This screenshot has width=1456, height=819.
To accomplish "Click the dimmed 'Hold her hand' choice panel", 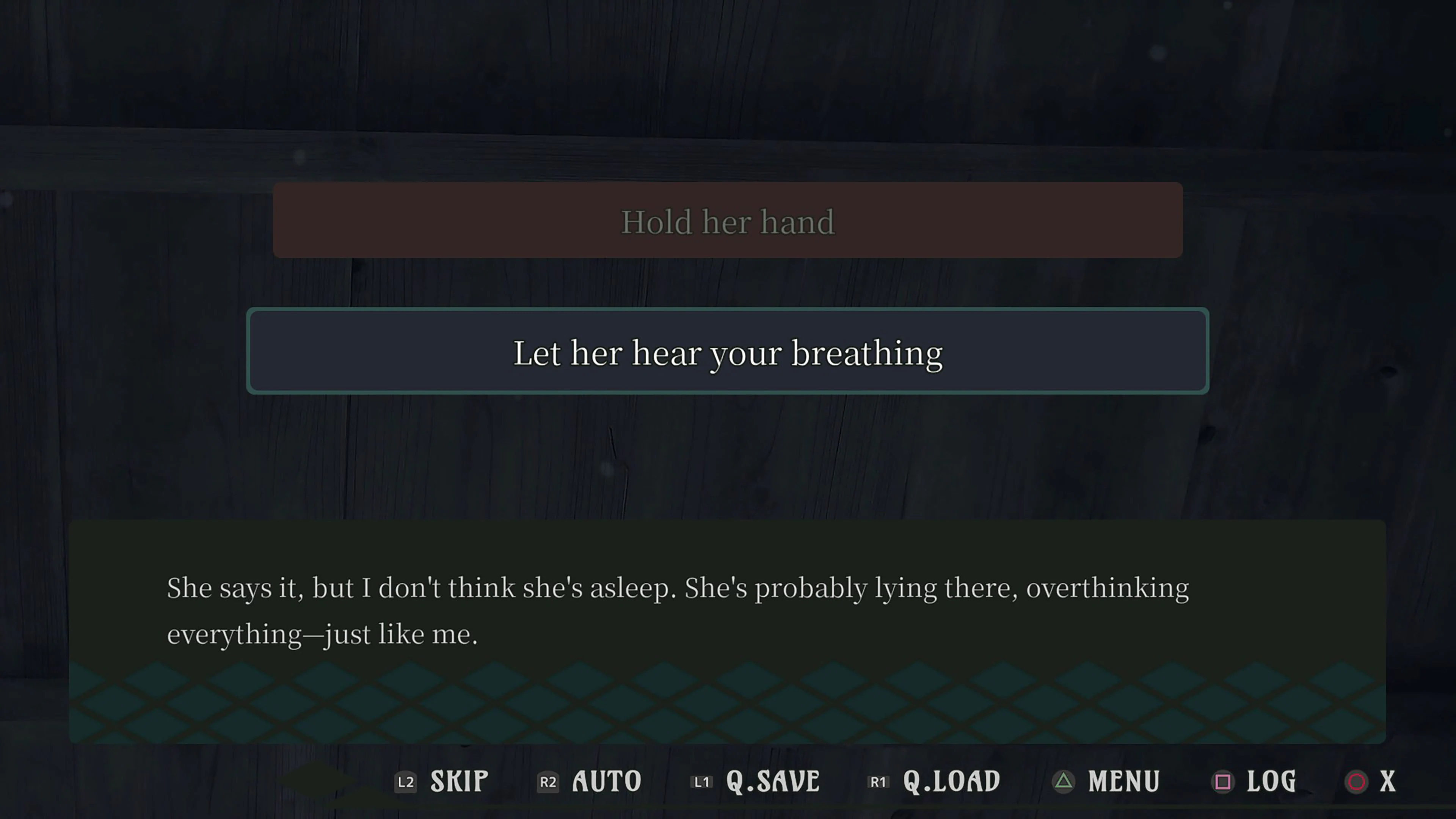I will pos(728,221).
